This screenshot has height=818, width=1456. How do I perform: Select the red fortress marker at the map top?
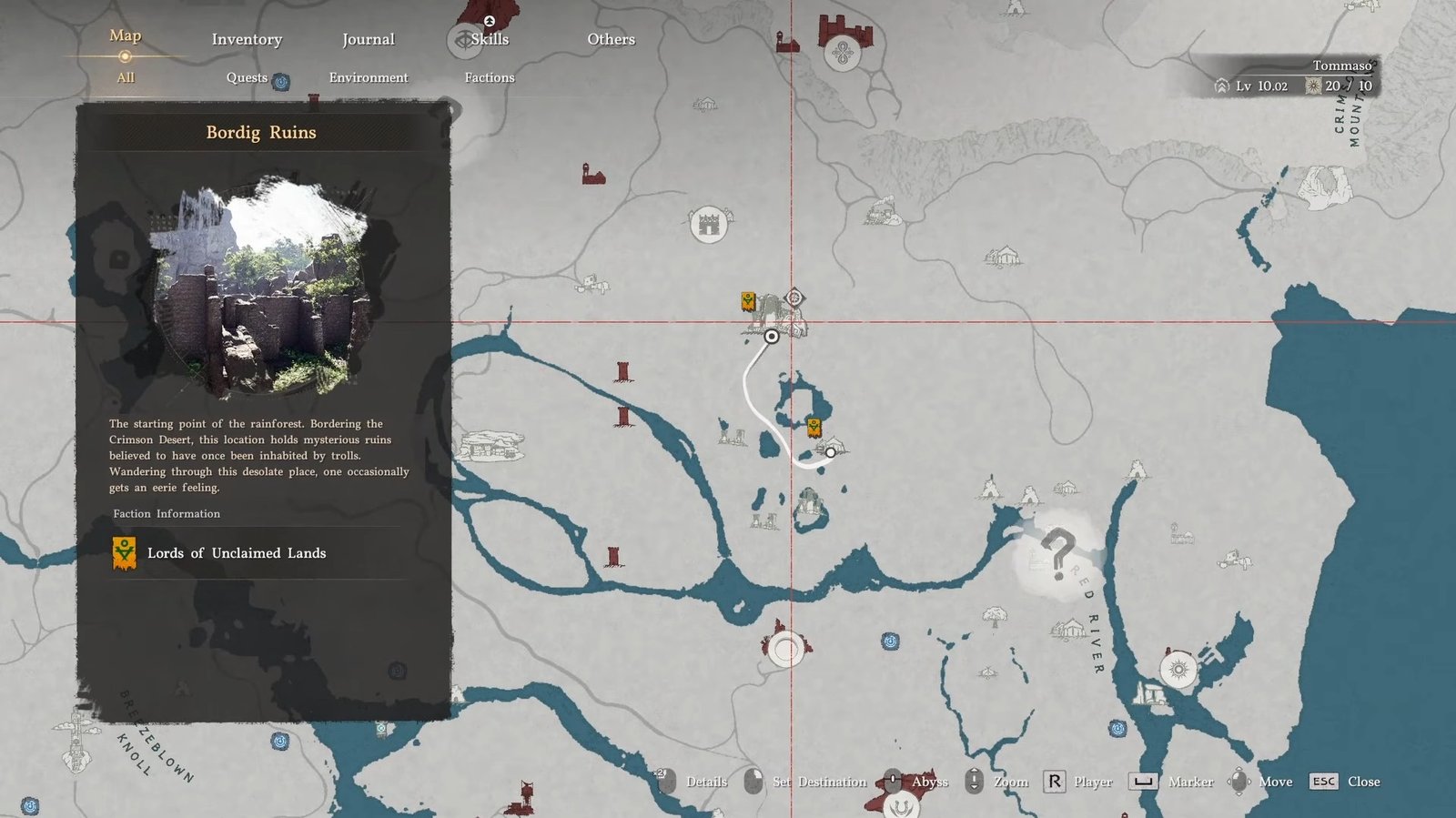pos(845,34)
